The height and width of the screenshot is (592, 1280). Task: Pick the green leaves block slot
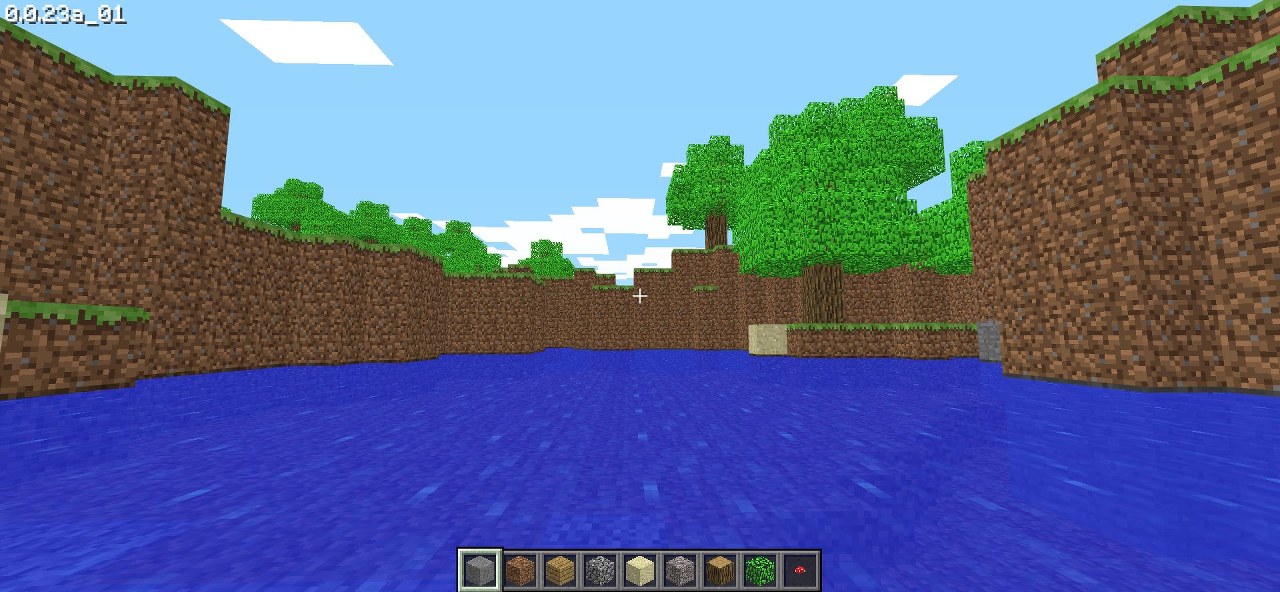click(x=760, y=571)
